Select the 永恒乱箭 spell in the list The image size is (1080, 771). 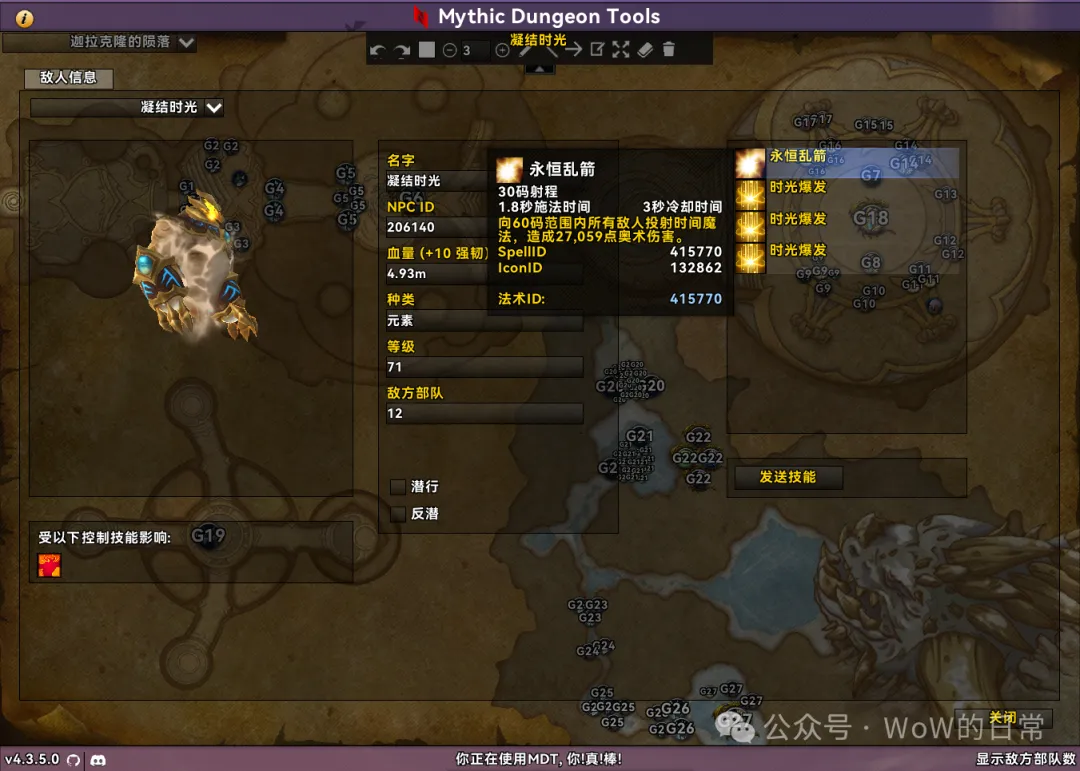coord(797,156)
